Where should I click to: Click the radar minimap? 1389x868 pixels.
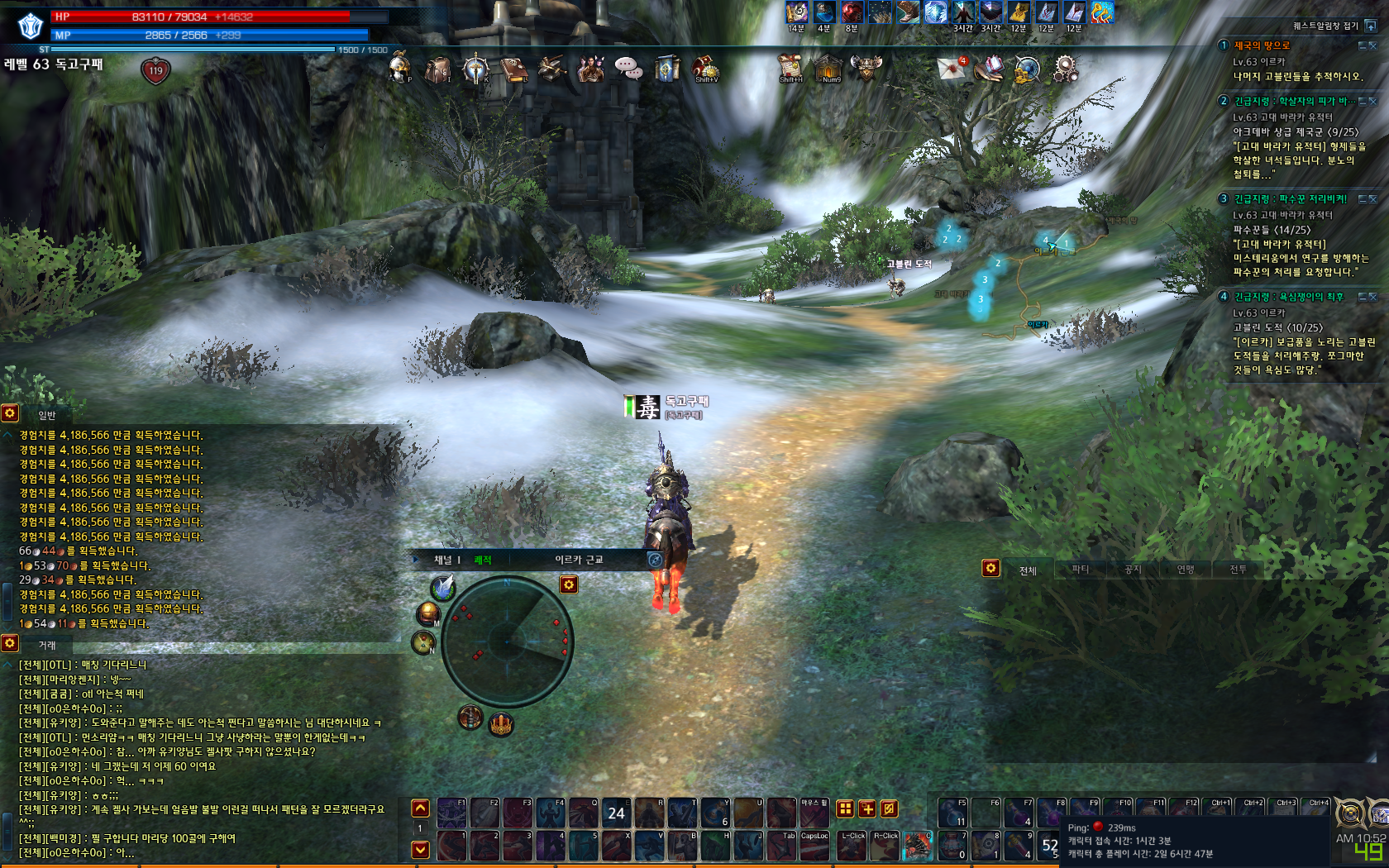tap(507, 641)
